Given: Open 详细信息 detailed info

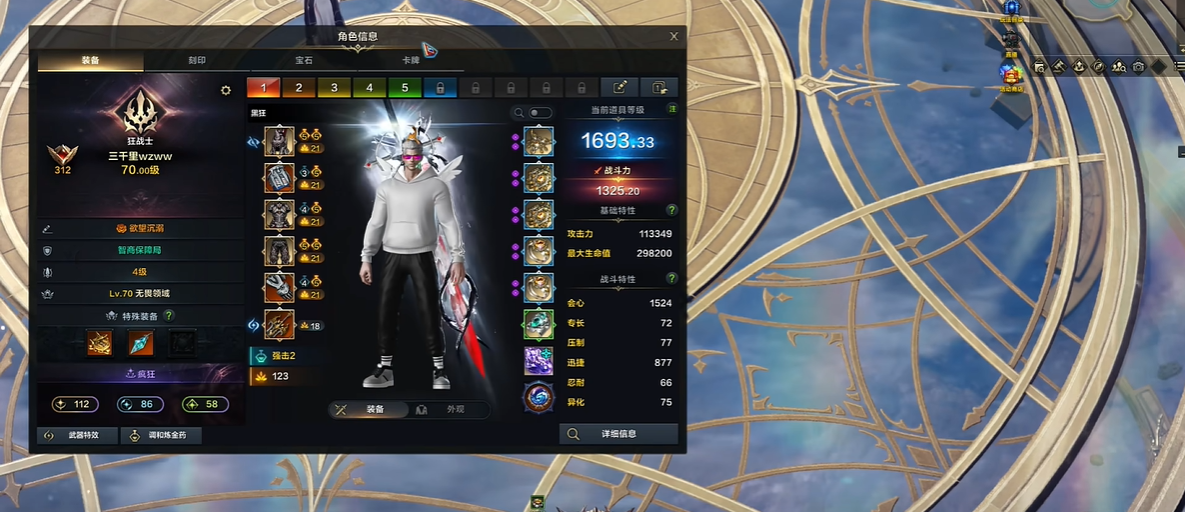Looking at the screenshot, I should [618, 434].
